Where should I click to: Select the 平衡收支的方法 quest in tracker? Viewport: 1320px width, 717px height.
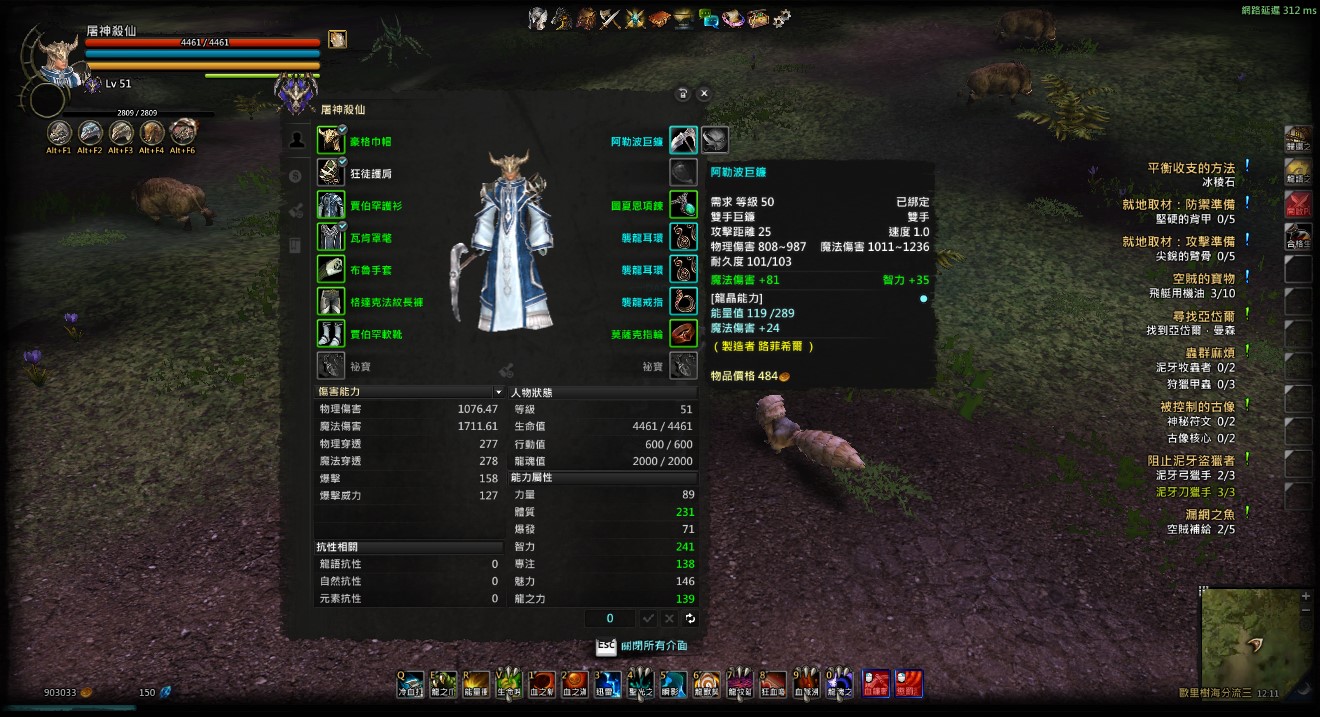1190,168
